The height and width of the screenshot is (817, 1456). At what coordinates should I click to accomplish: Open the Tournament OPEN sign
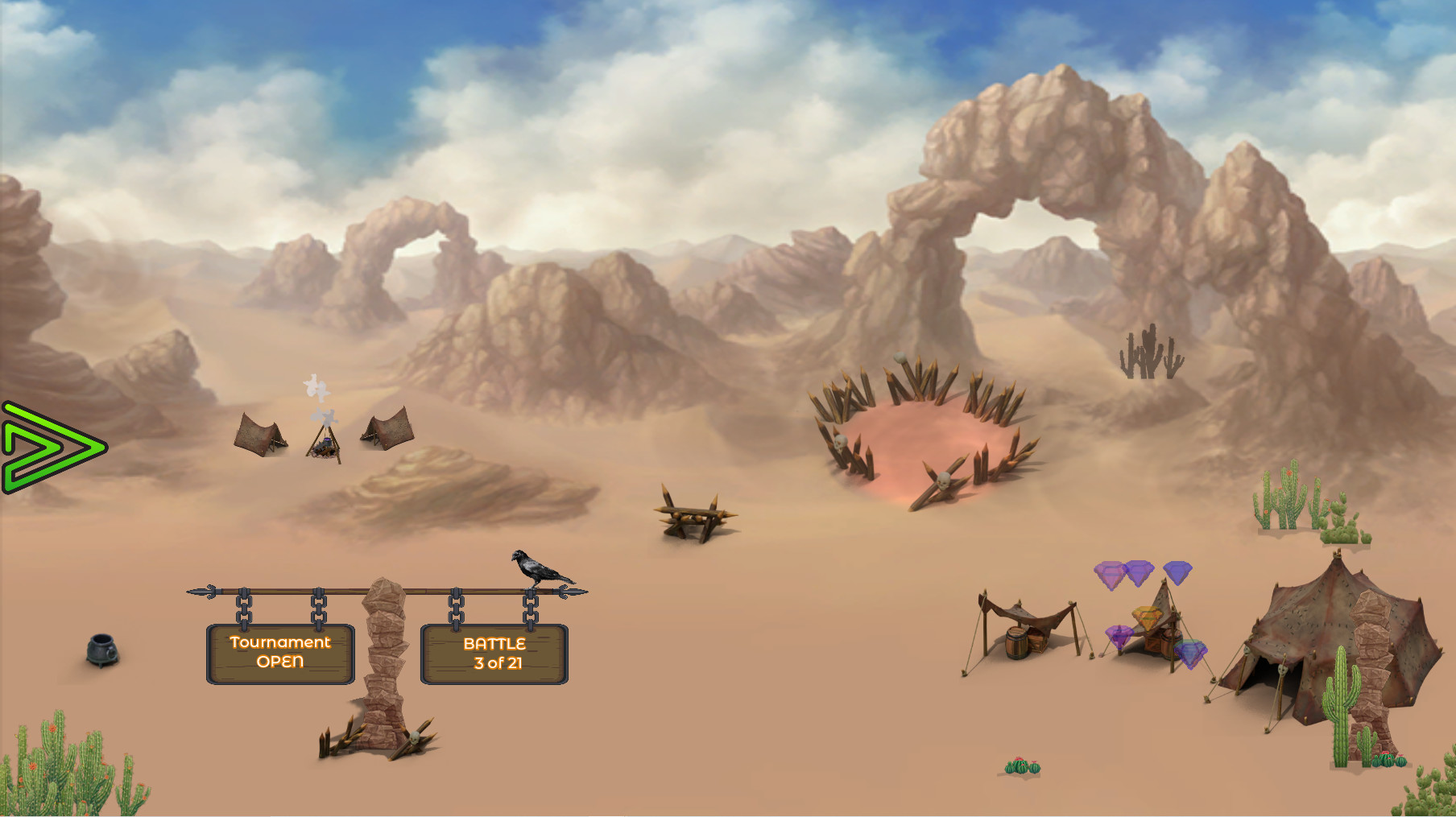coord(280,654)
